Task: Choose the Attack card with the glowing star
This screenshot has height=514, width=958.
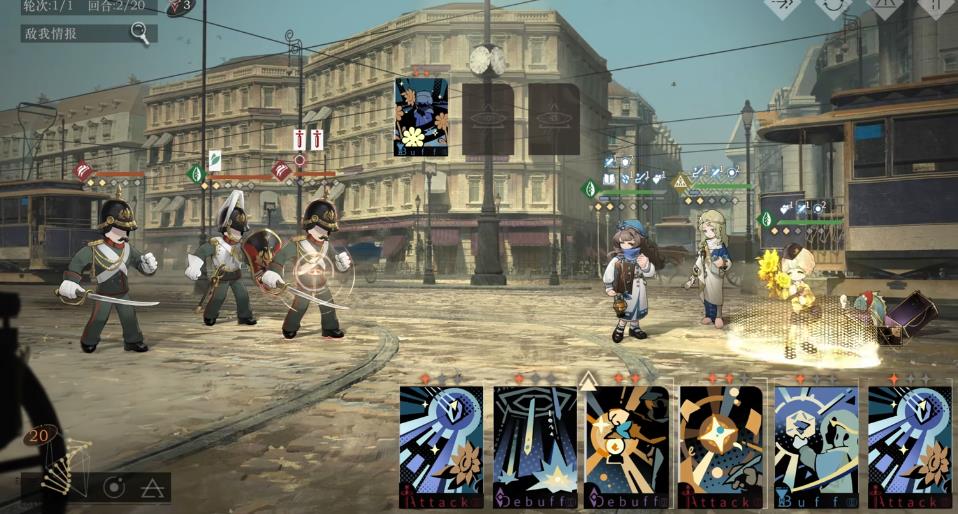Action: tap(721, 447)
